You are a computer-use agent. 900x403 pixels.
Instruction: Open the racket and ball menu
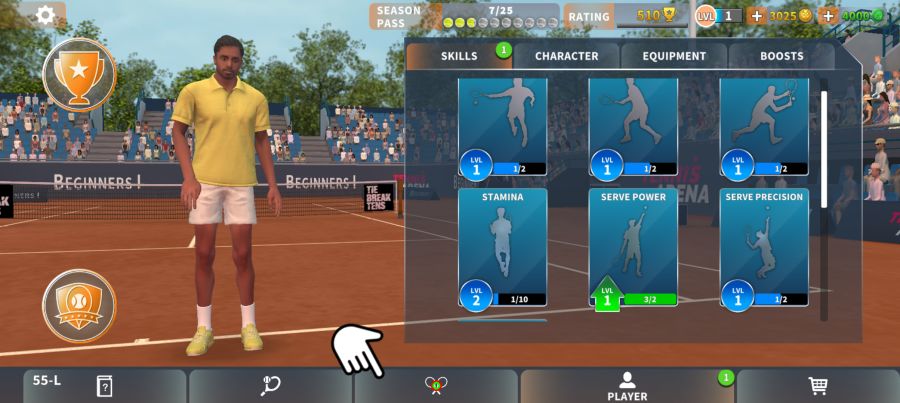point(271,386)
